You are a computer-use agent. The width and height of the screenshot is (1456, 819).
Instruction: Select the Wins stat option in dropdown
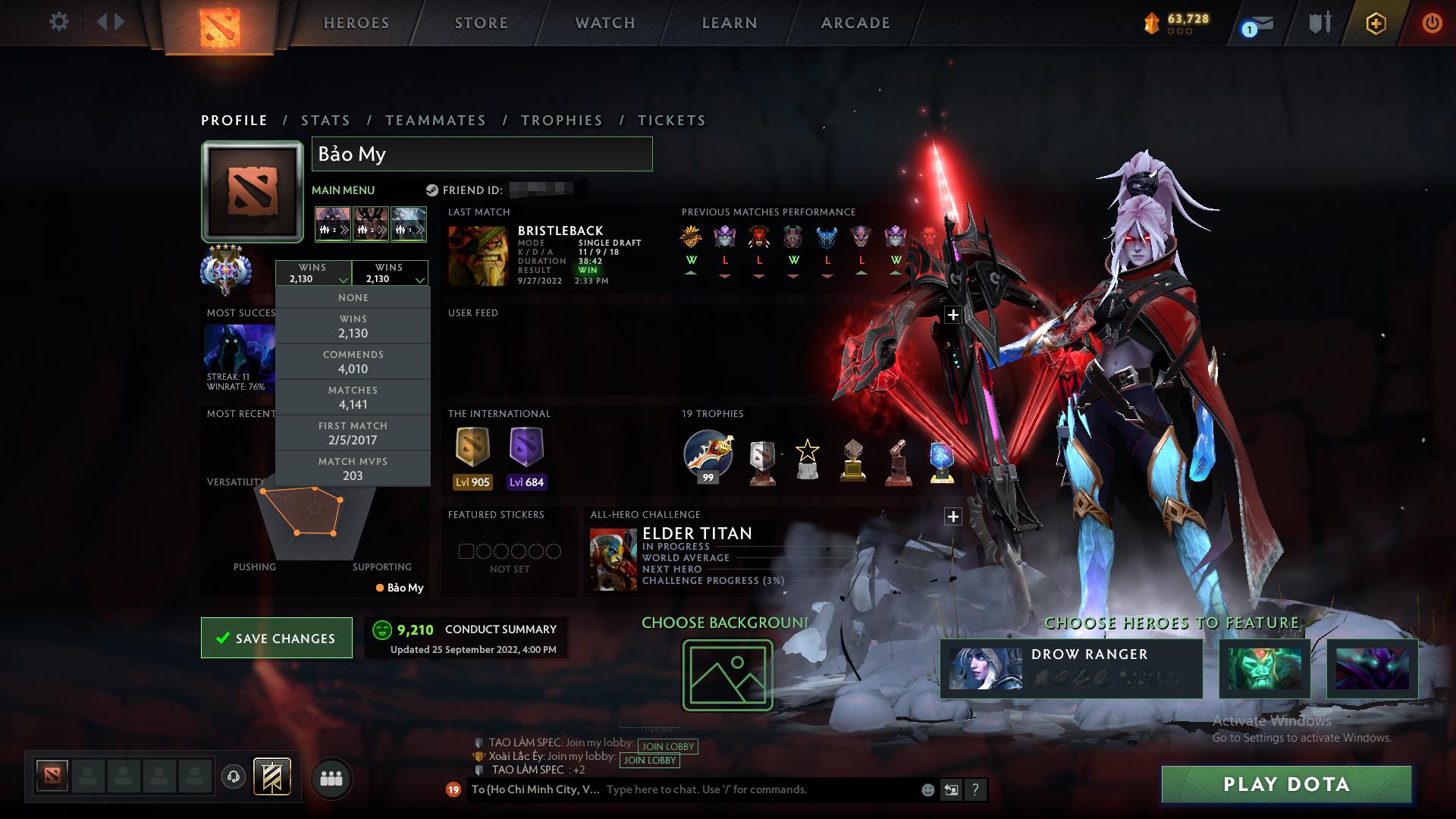coord(353,325)
